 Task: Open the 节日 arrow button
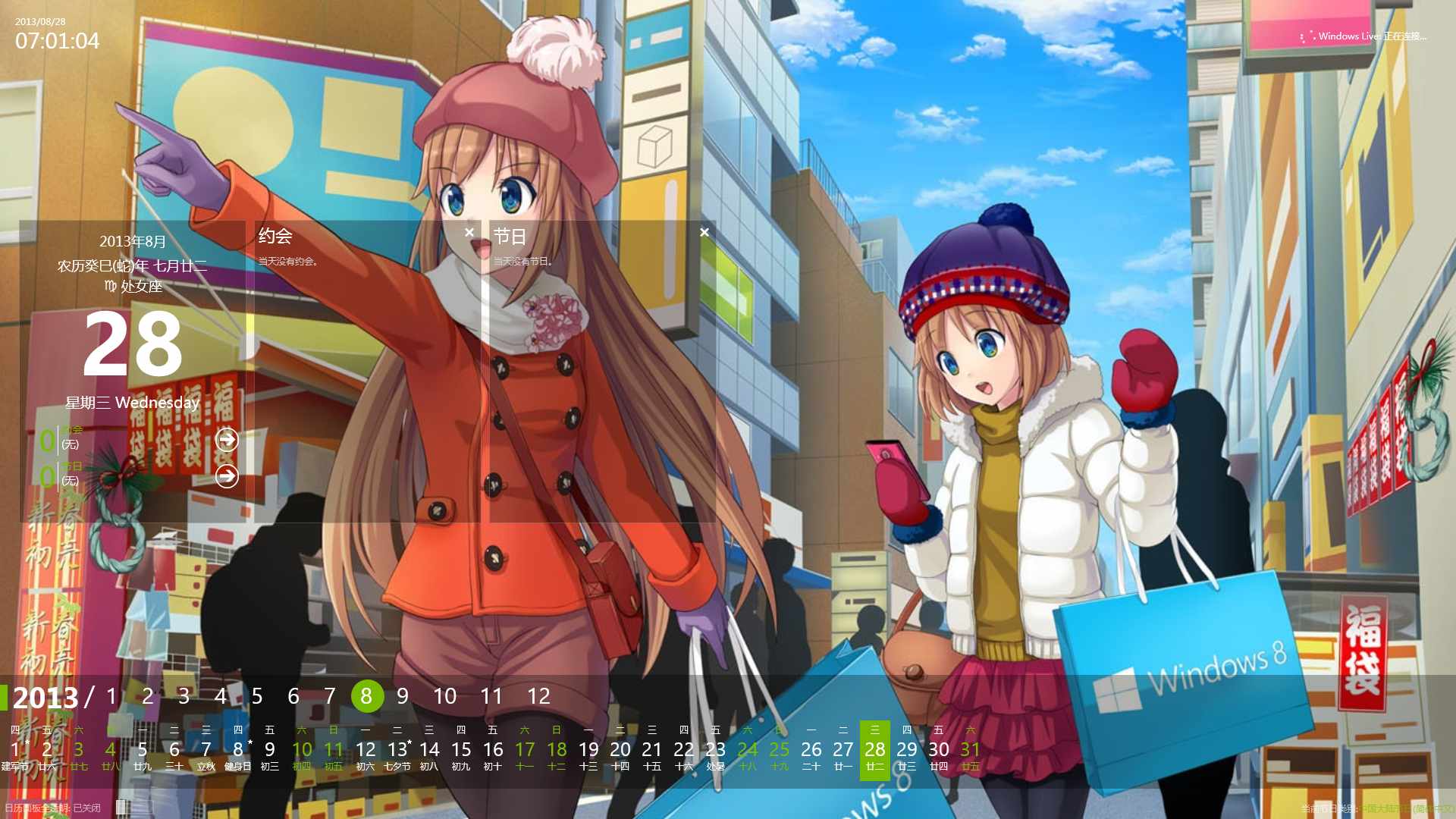point(227,476)
